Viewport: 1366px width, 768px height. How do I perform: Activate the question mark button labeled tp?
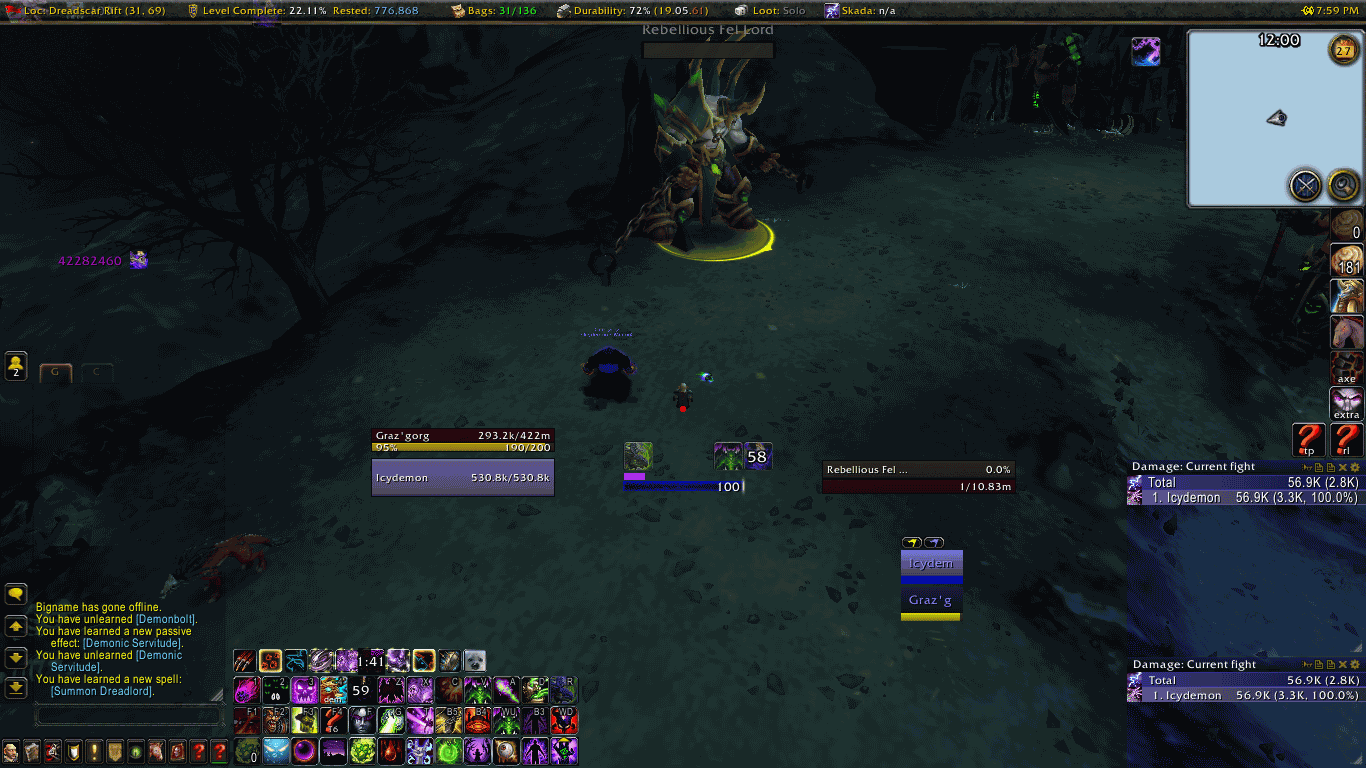(x=1308, y=439)
